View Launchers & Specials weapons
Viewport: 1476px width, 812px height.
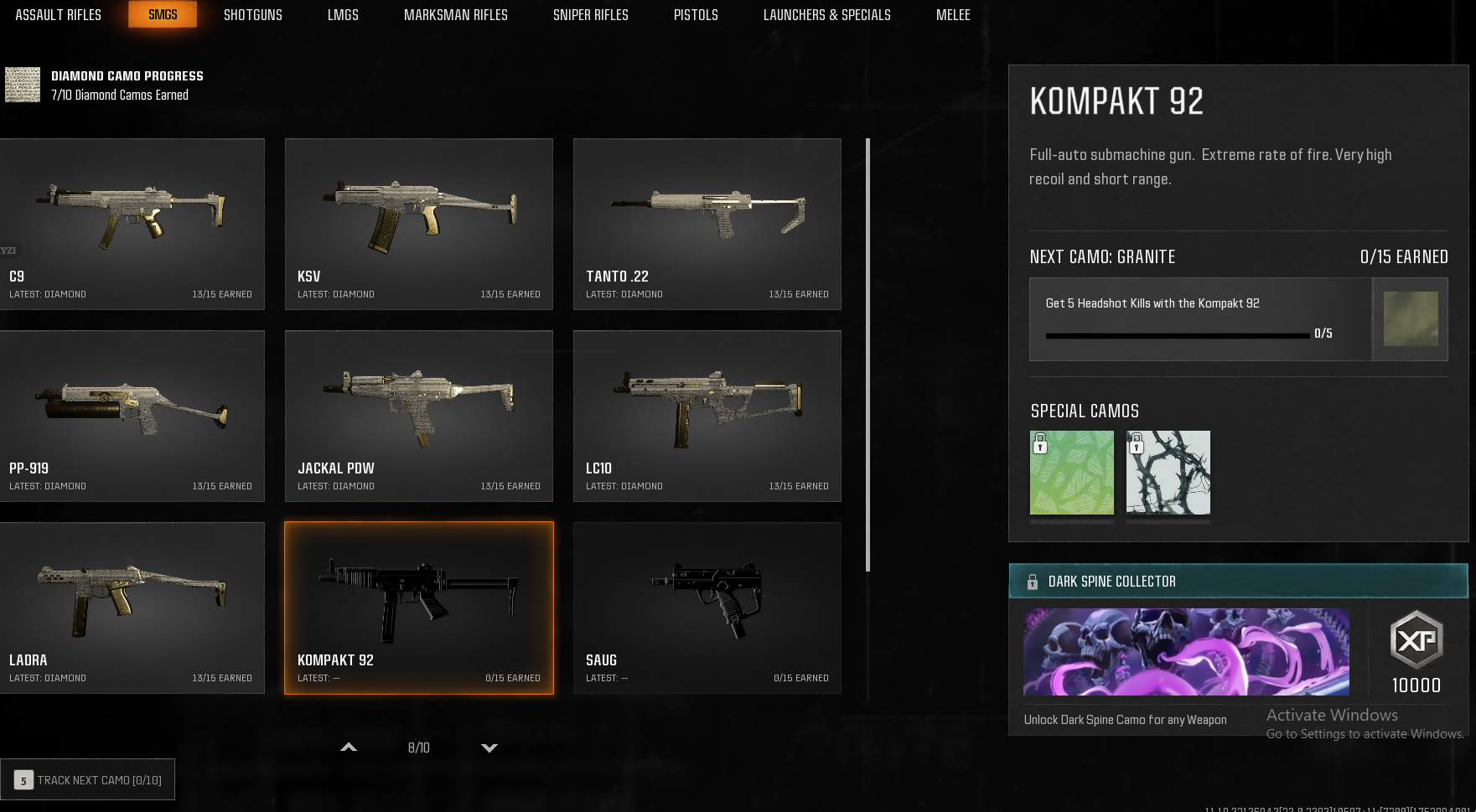click(x=826, y=15)
